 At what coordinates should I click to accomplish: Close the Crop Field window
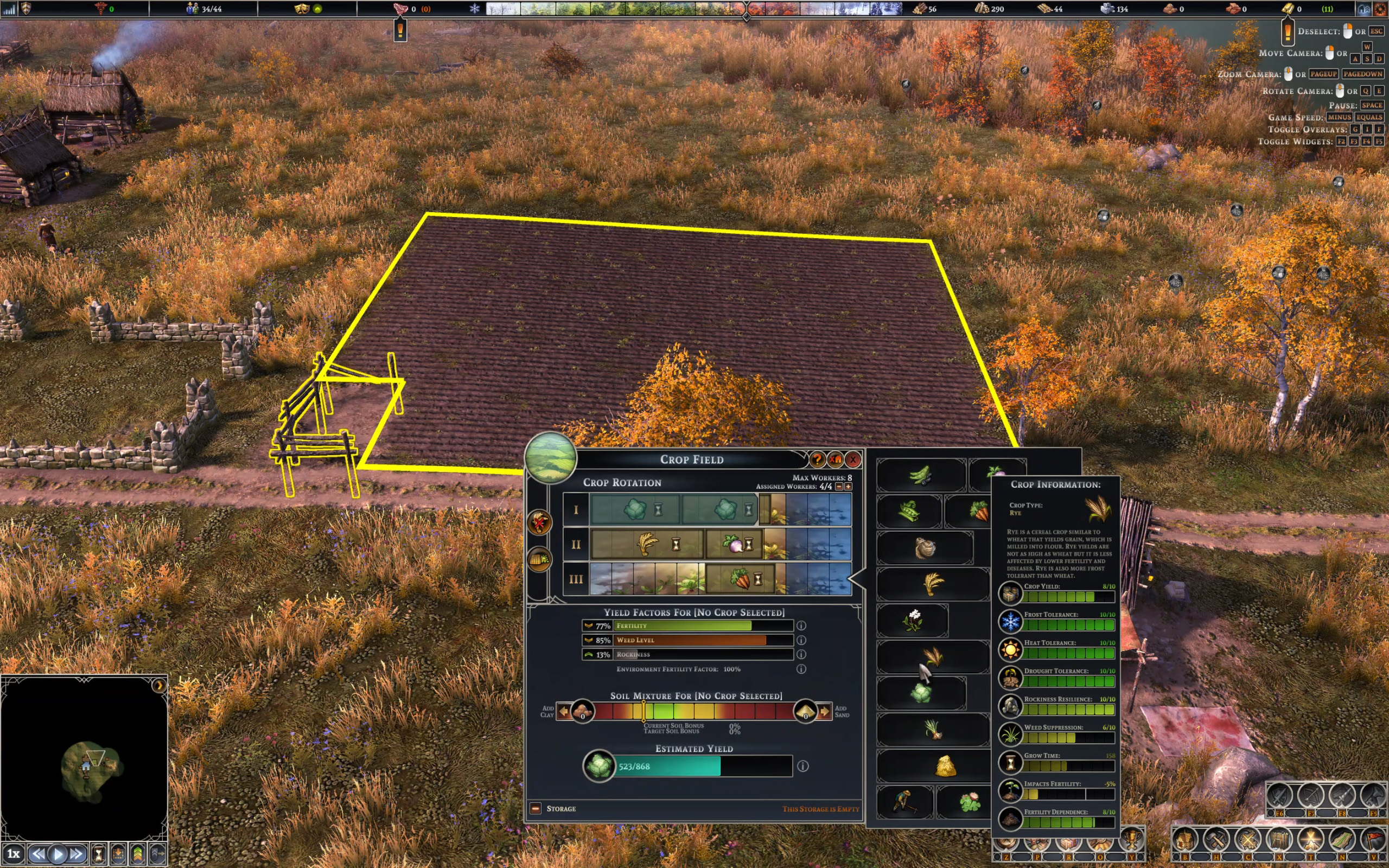tap(853, 459)
